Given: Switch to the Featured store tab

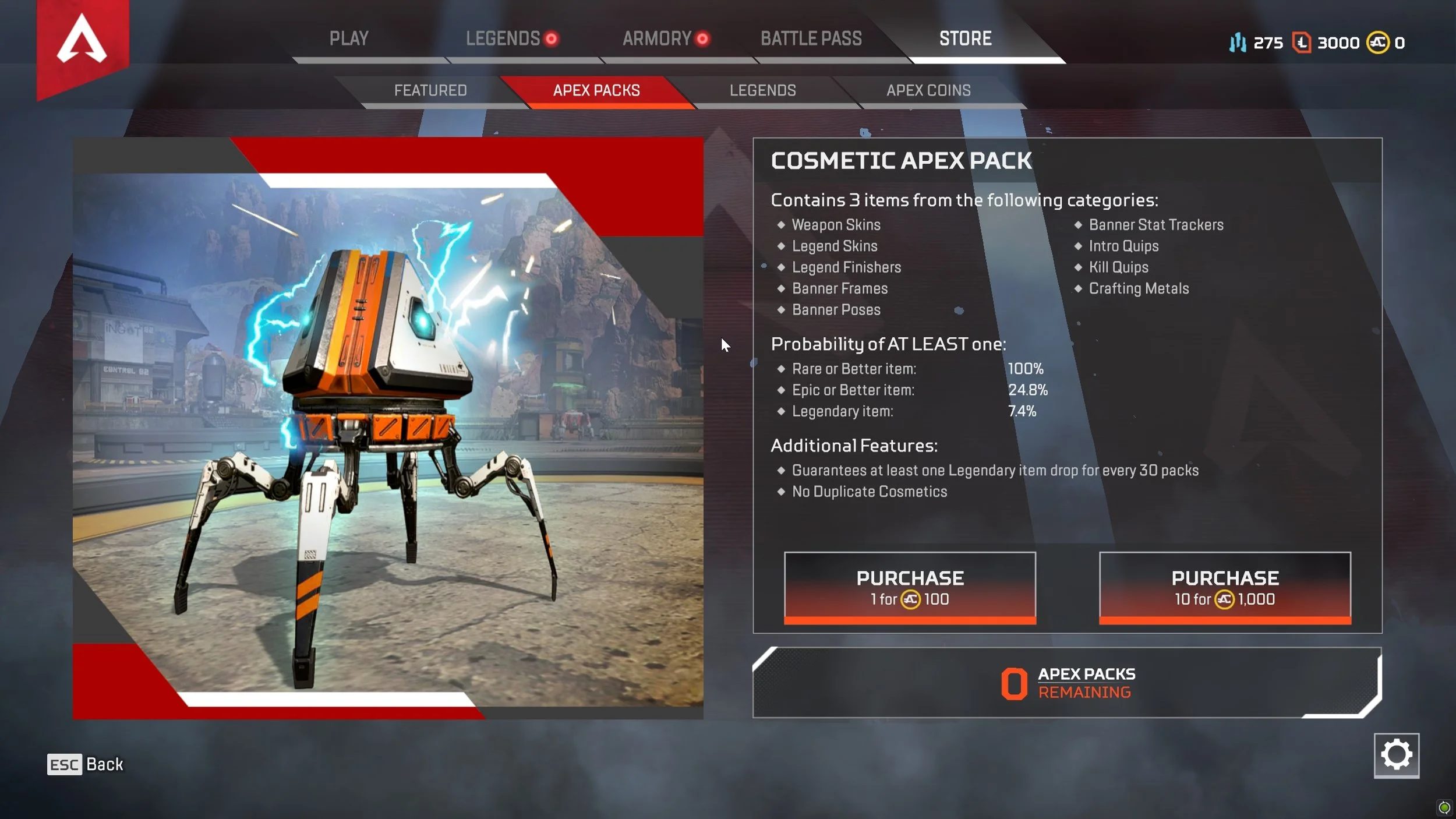Looking at the screenshot, I should click(x=430, y=90).
